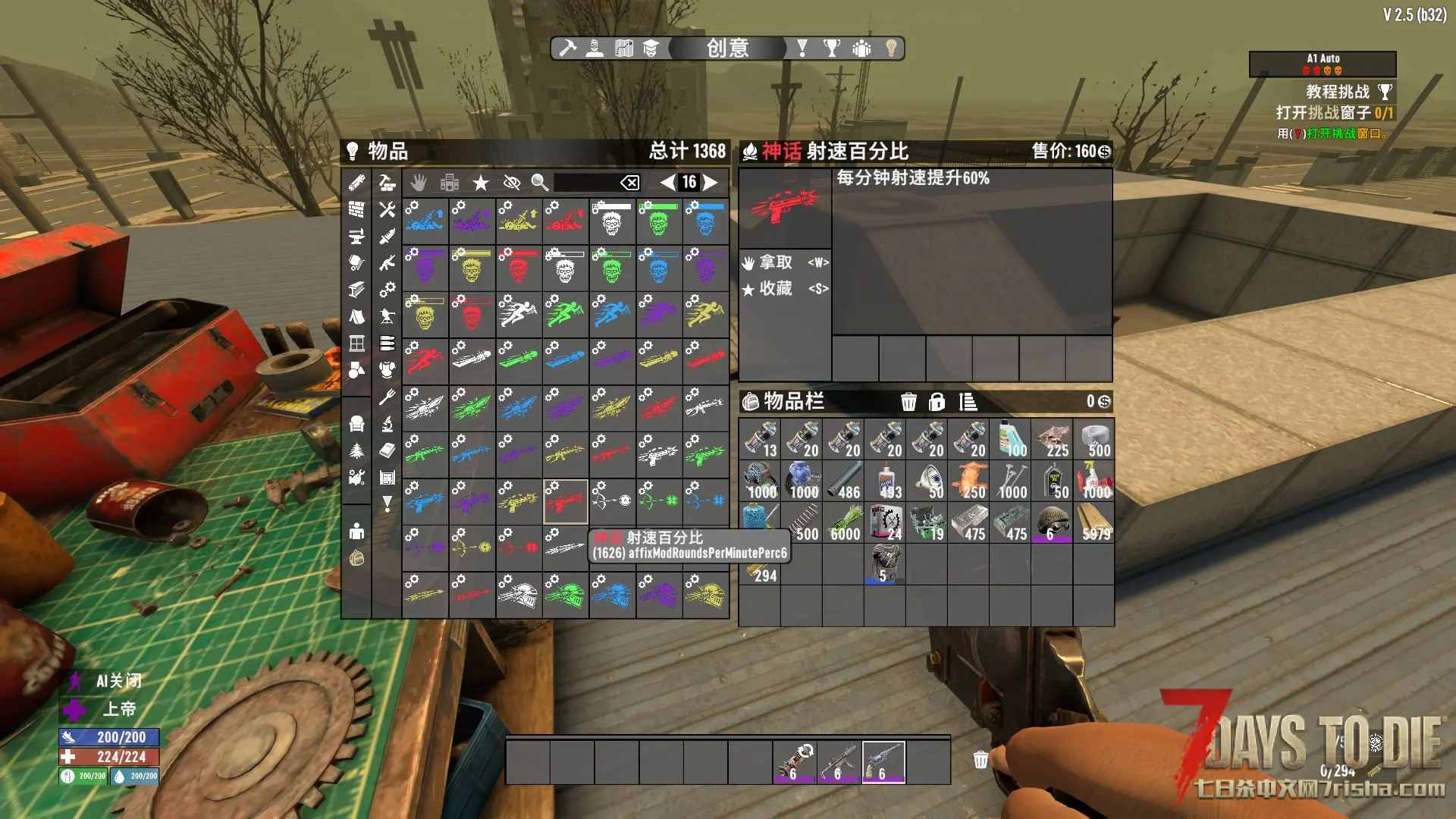1456x819 pixels.
Task: Go to next item page arrow
Action: tap(711, 182)
